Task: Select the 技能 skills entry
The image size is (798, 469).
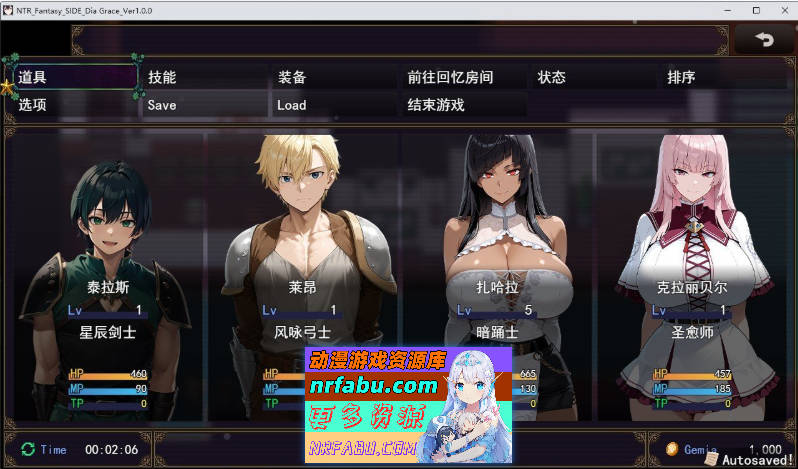Action: 203,77
